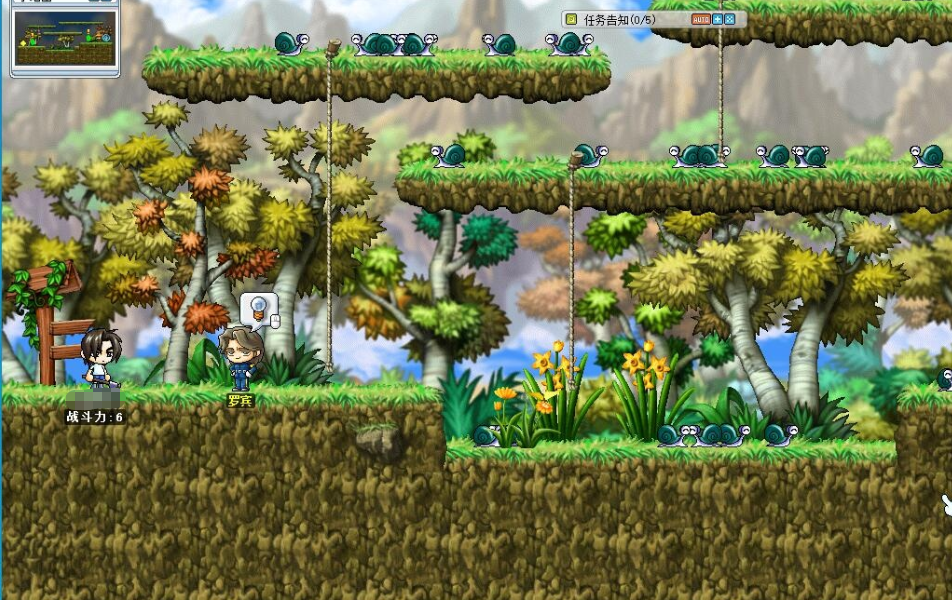Click the yellow quest icon beside 任务告知
952x600 pixels.
(571, 19)
